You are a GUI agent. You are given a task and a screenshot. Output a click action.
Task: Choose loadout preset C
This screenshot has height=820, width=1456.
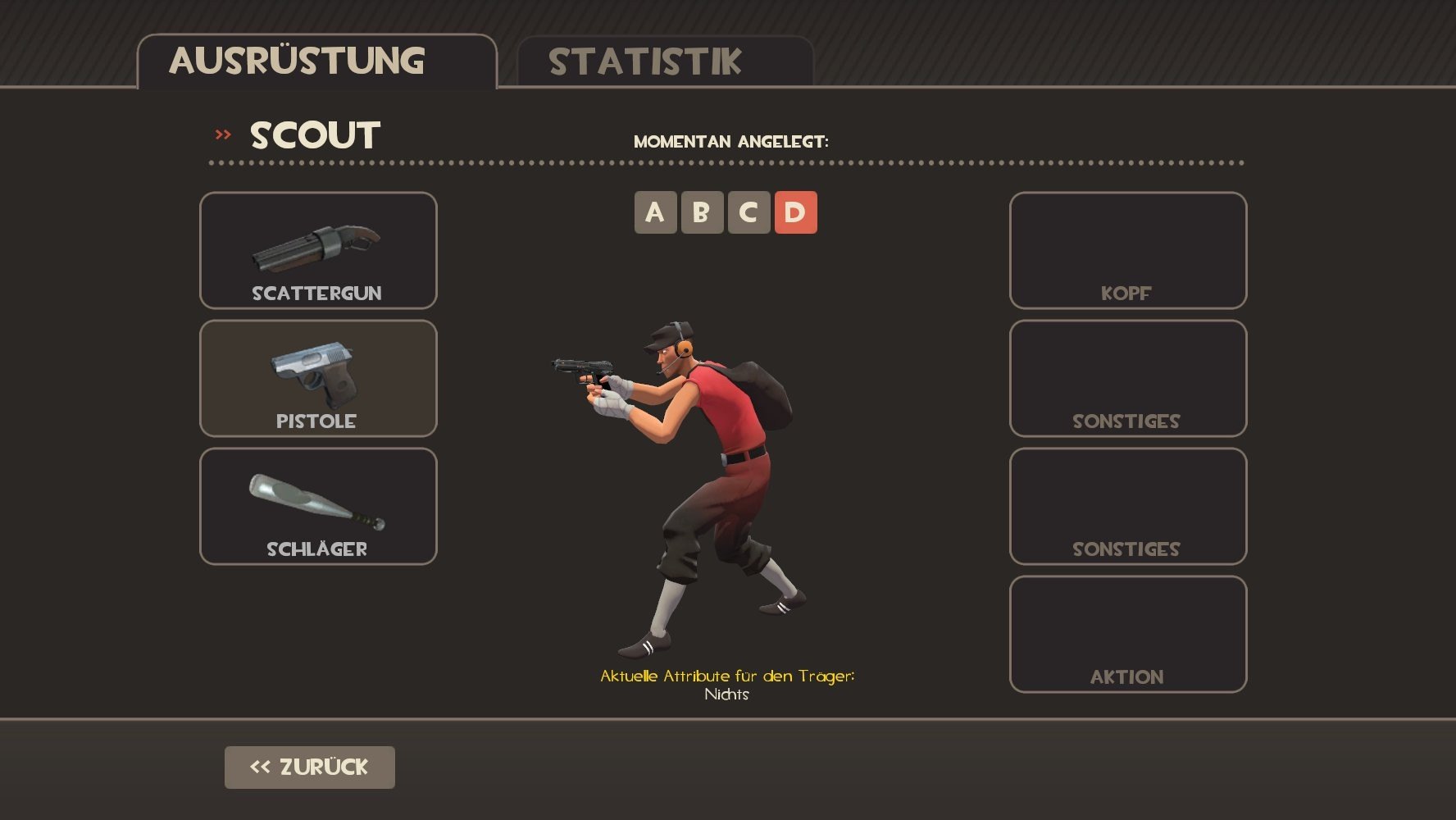[x=748, y=212]
